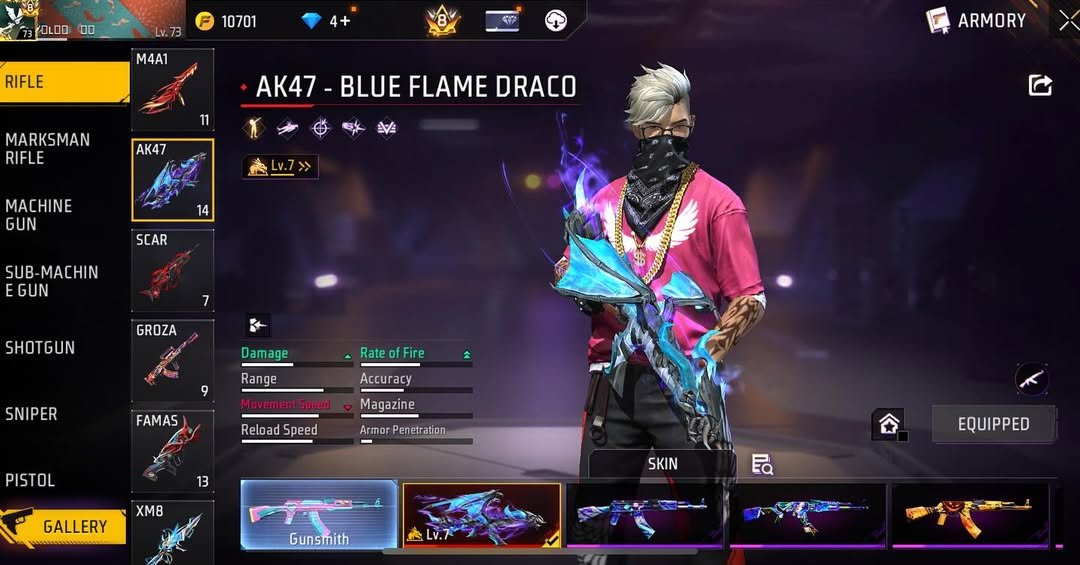Share the weapon skin
The image size is (1080, 565).
1040,86
